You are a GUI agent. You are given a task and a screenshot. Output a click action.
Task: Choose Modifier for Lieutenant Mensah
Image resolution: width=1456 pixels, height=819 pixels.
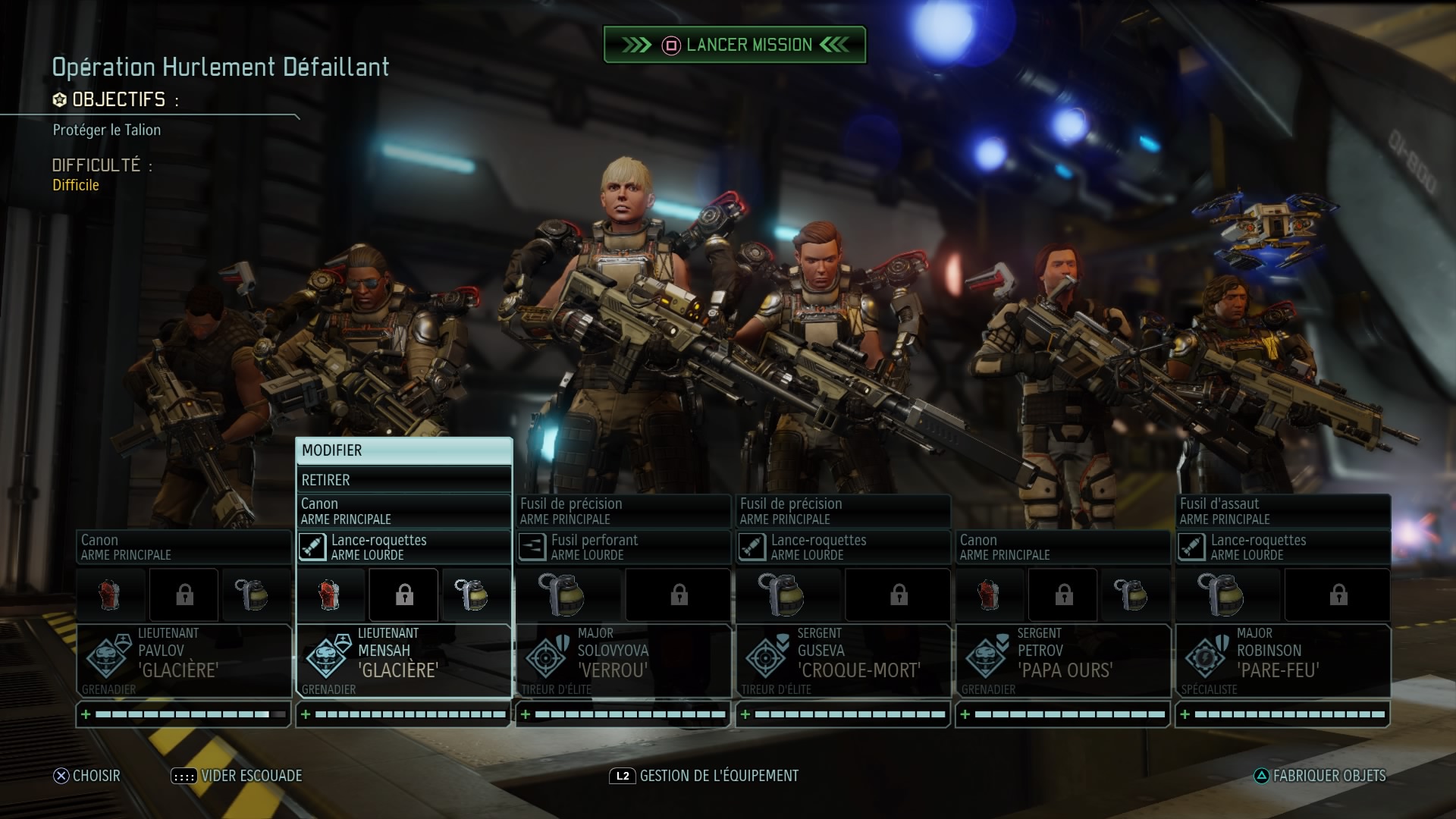pos(403,450)
